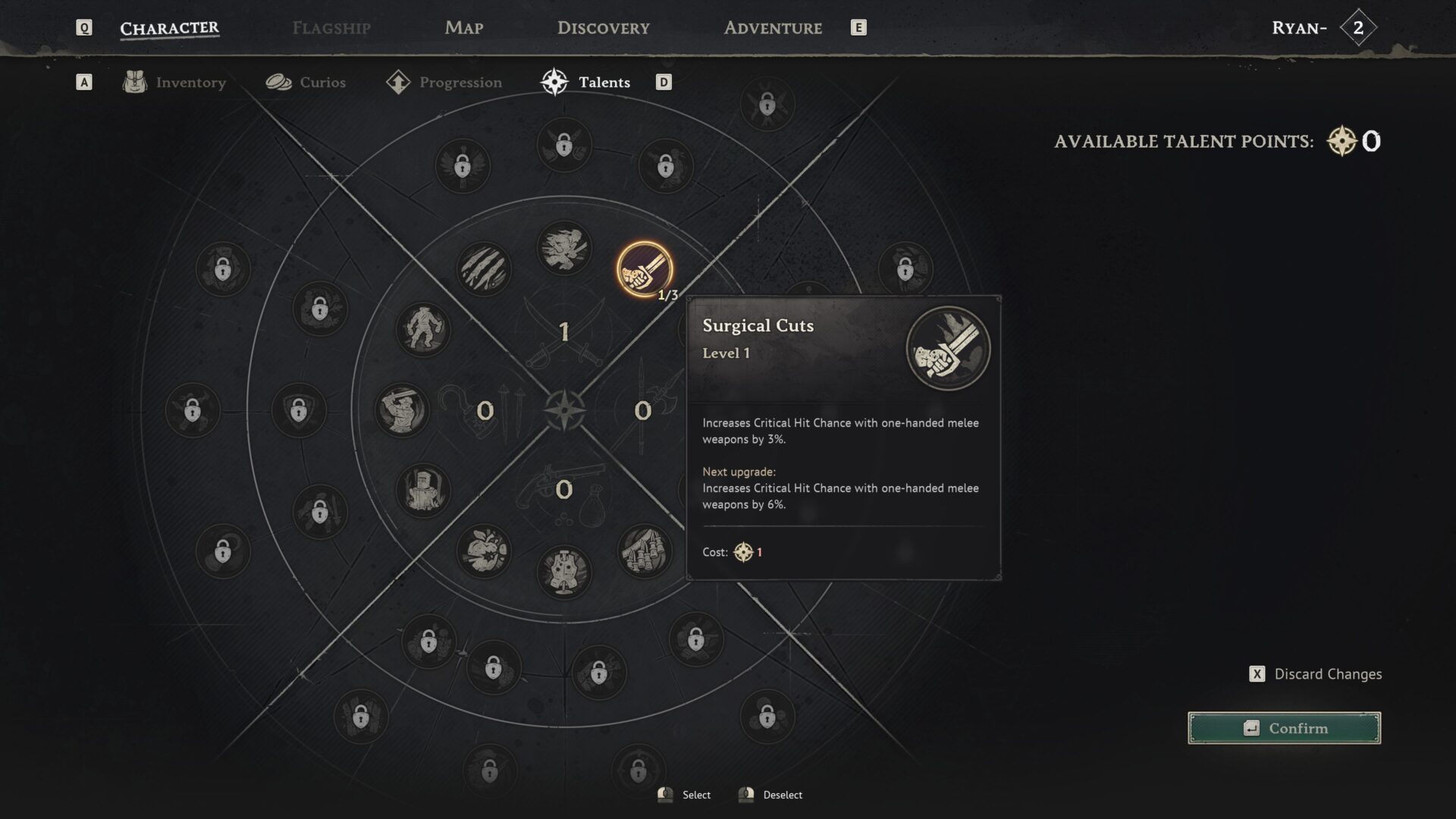This screenshot has width=1456, height=819.
Task: Open the Flagship menu
Action: (x=331, y=28)
